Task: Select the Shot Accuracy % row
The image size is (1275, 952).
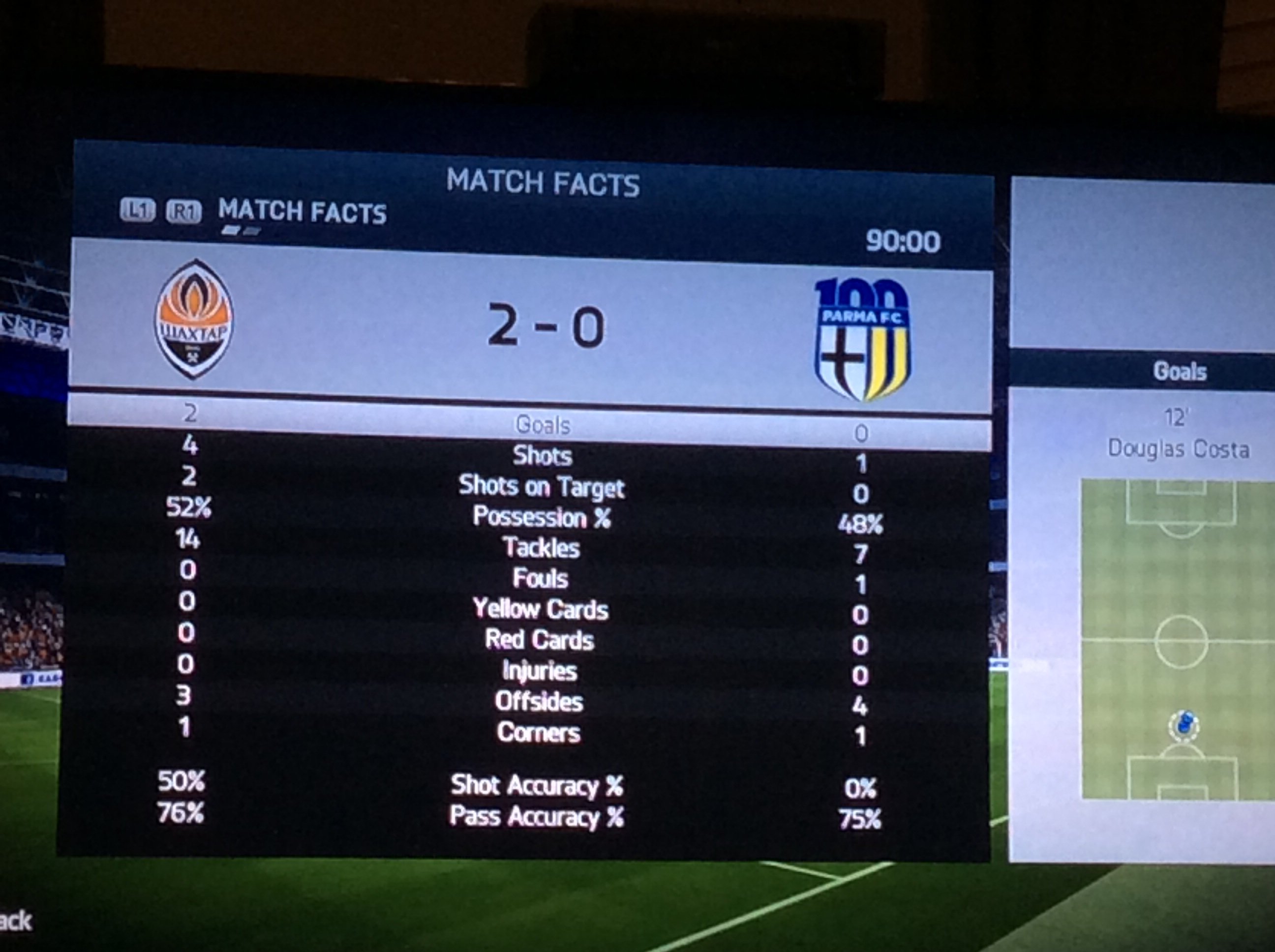Action: pos(537,785)
